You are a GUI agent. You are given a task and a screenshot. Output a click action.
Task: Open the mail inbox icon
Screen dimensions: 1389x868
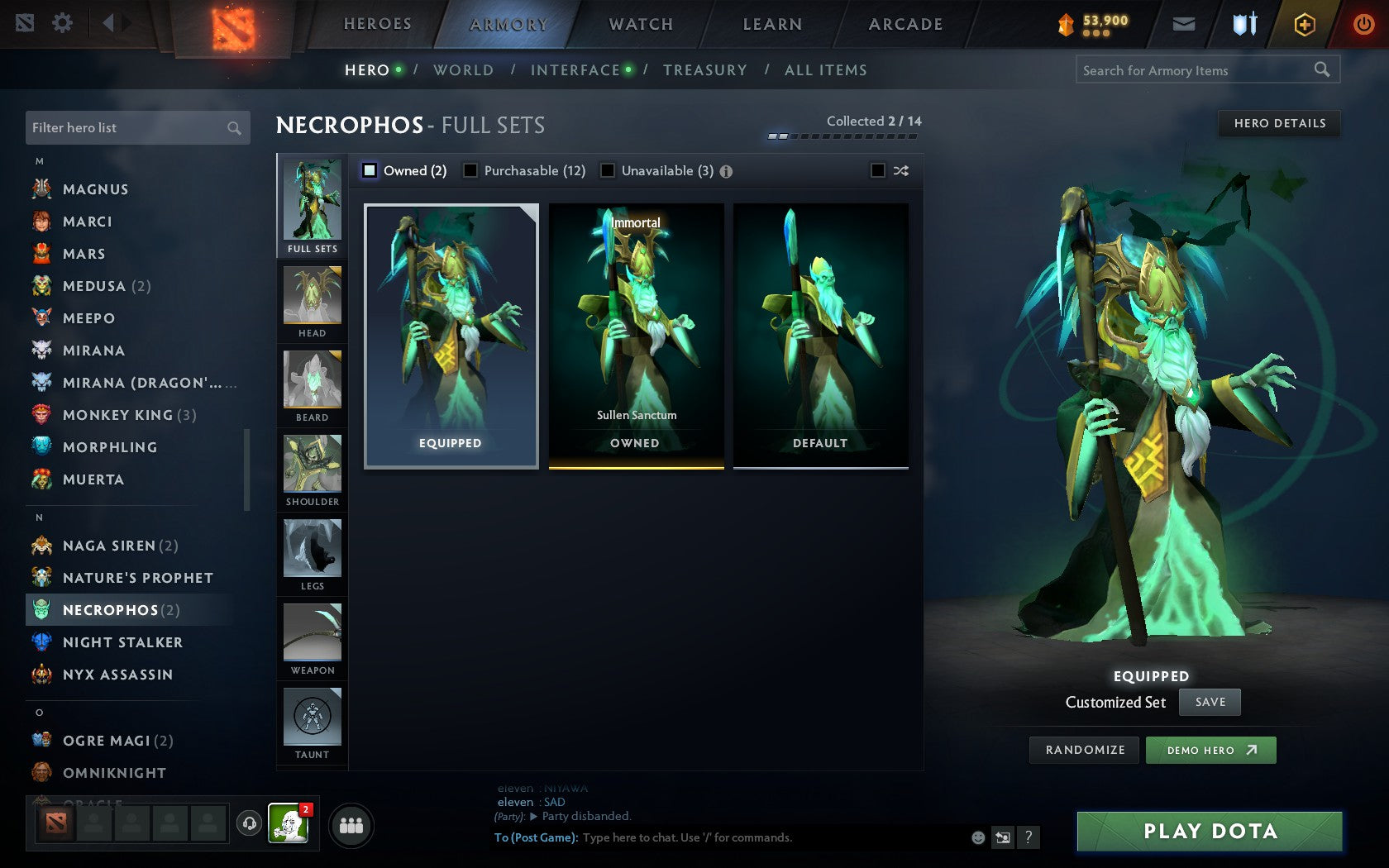(1184, 24)
